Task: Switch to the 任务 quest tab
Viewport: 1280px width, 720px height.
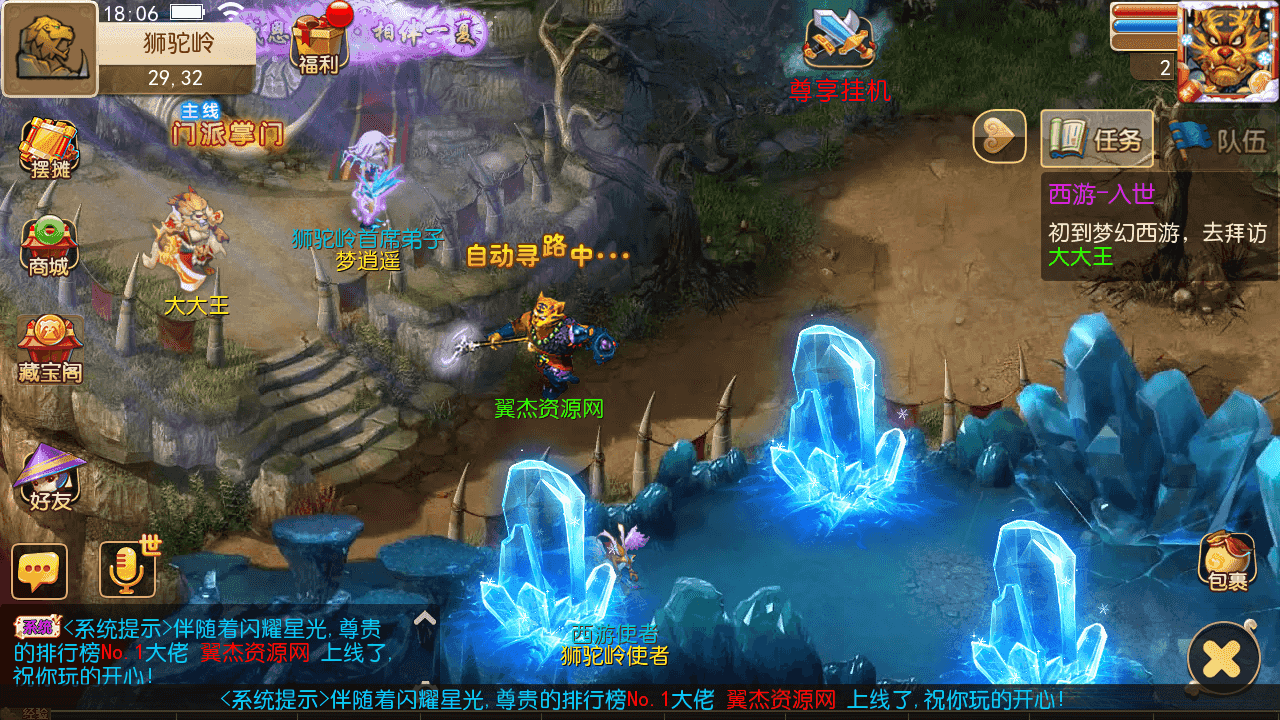Action: pos(1100,139)
